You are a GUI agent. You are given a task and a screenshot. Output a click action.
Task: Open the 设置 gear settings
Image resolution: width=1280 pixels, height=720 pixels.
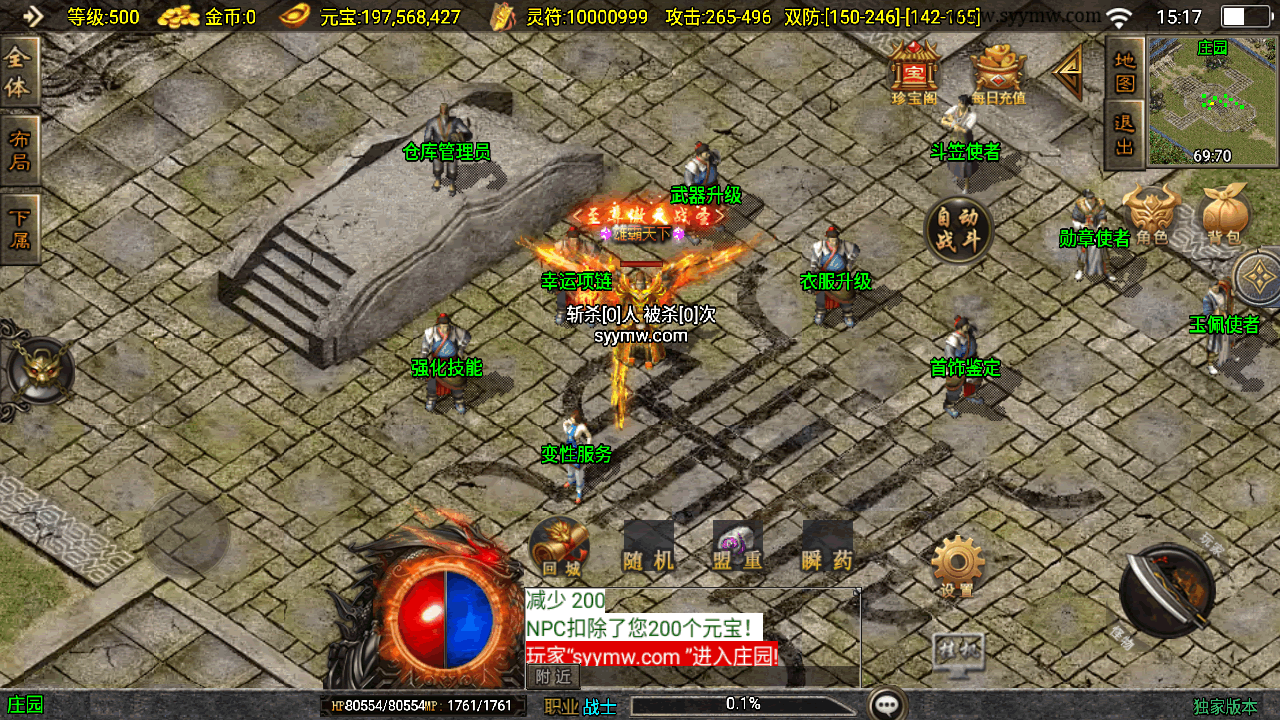tap(957, 566)
